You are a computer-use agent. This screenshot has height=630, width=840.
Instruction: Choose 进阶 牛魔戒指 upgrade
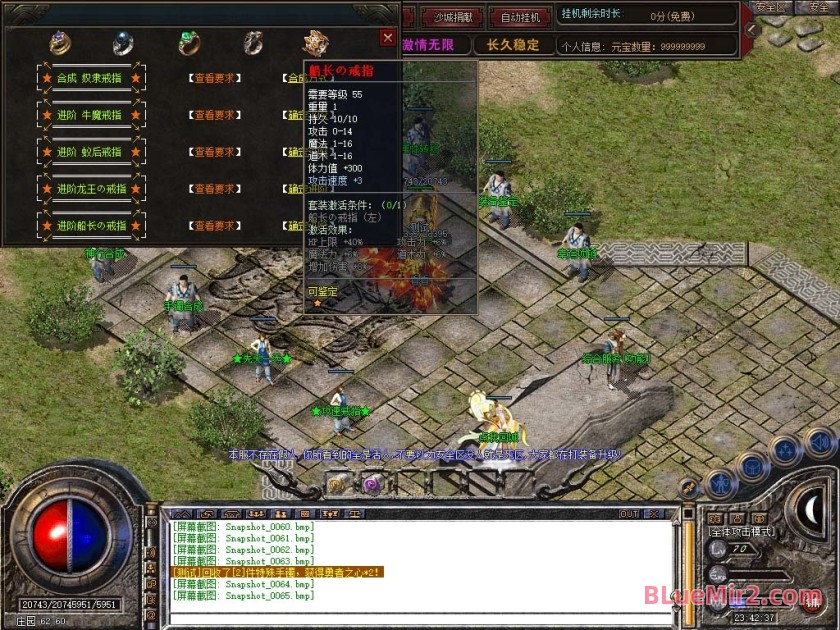89,115
